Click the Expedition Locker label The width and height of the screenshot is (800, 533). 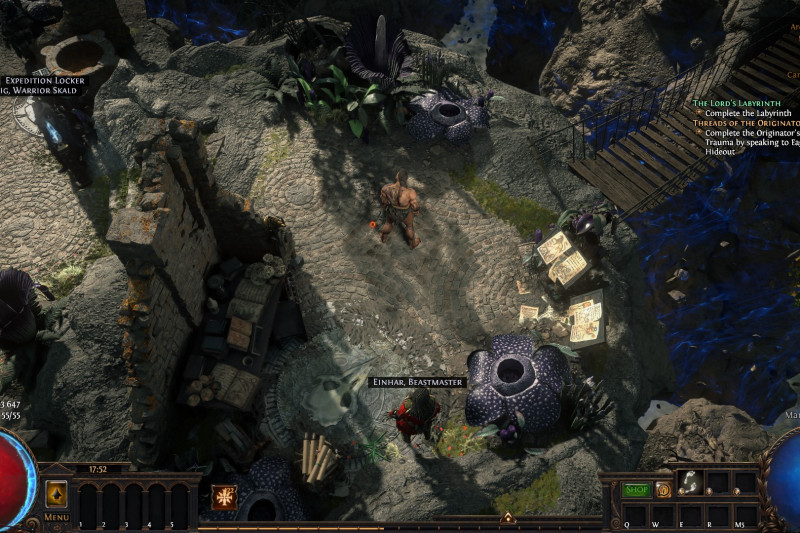click(x=44, y=80)
